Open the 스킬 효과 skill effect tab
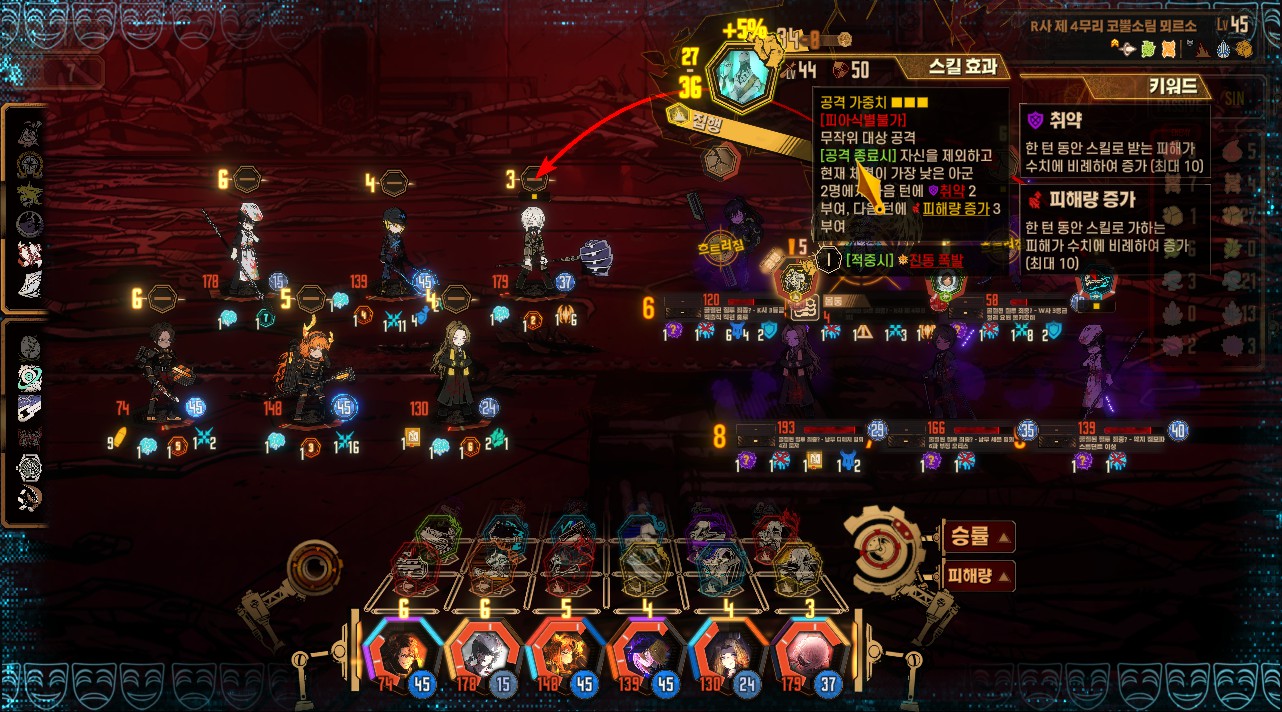Image resolution: width=1282 pixels, height=712 pixels. click(962, 67)
